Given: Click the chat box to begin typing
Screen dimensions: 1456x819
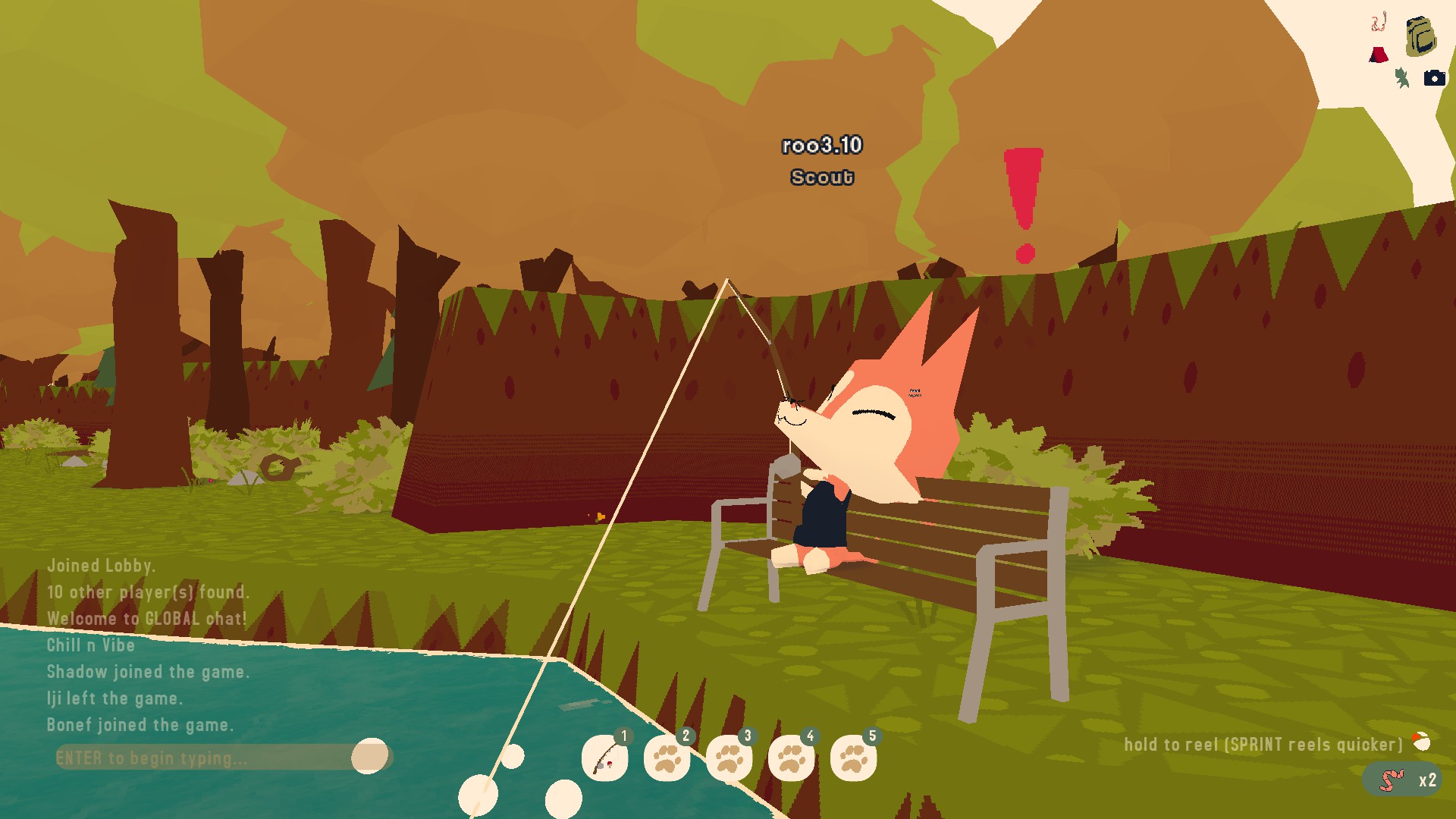Looking at the screenshot, I should (205, 758).
